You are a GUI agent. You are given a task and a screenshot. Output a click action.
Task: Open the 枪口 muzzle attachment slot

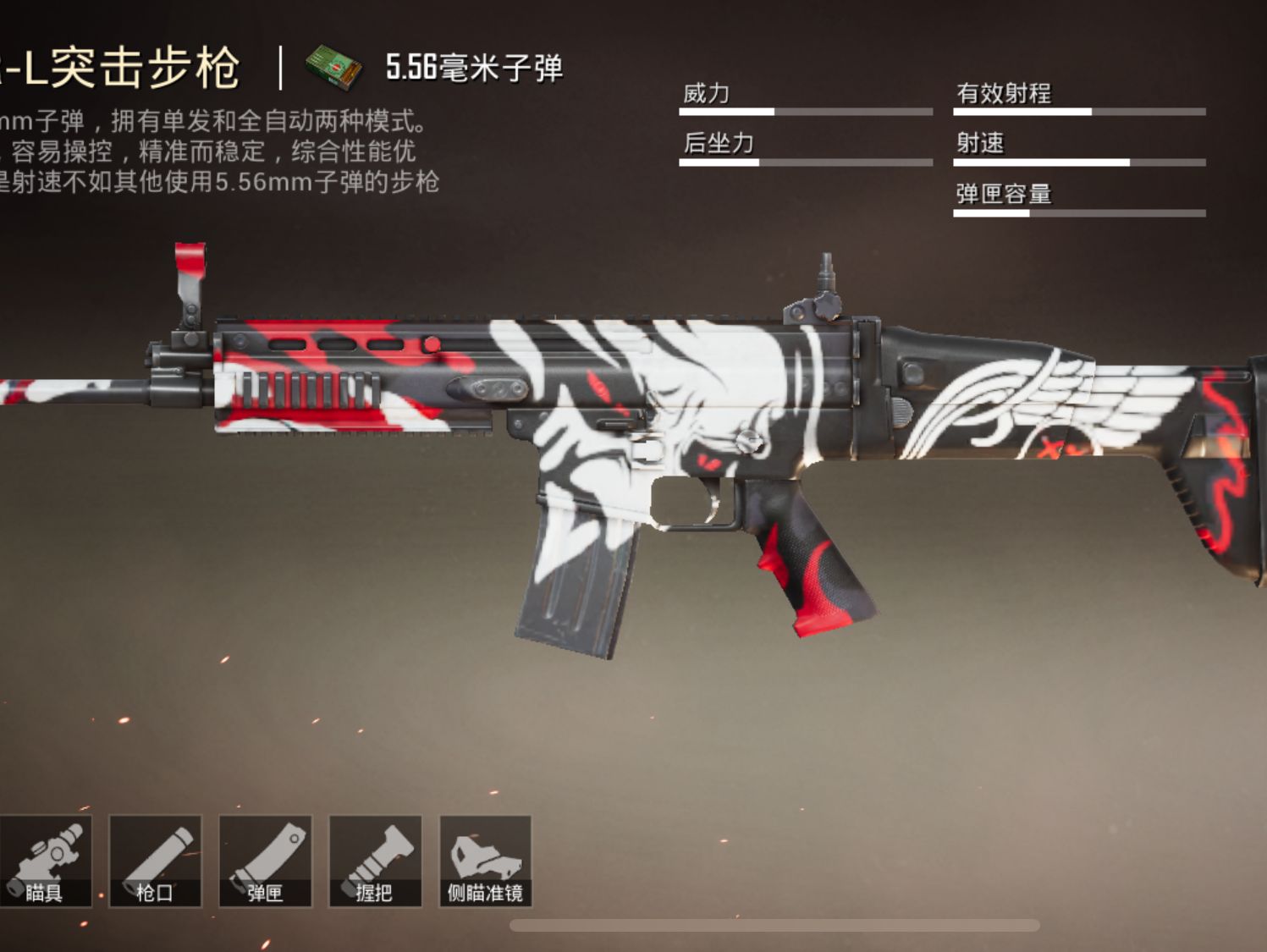click(157, 859)
